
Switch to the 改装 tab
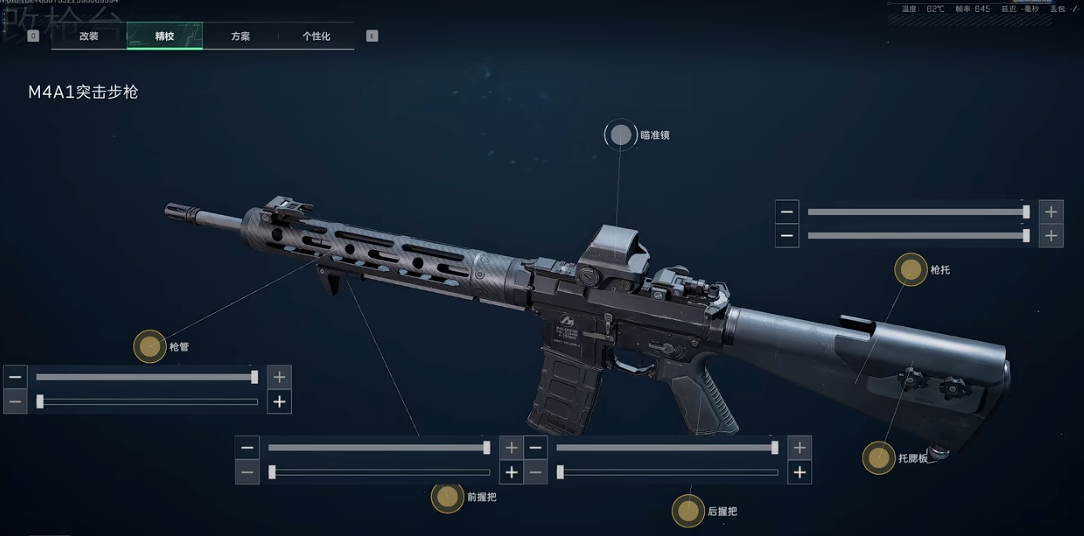point(89,36)
